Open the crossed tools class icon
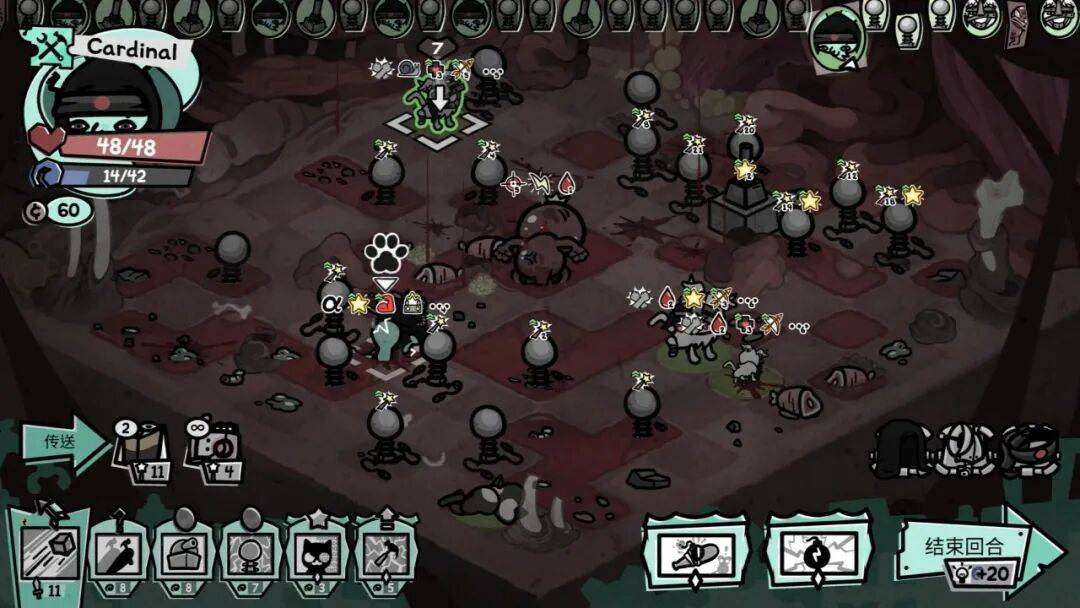The width and height of the screenshot is (1080, 608). tap(42, 47)
